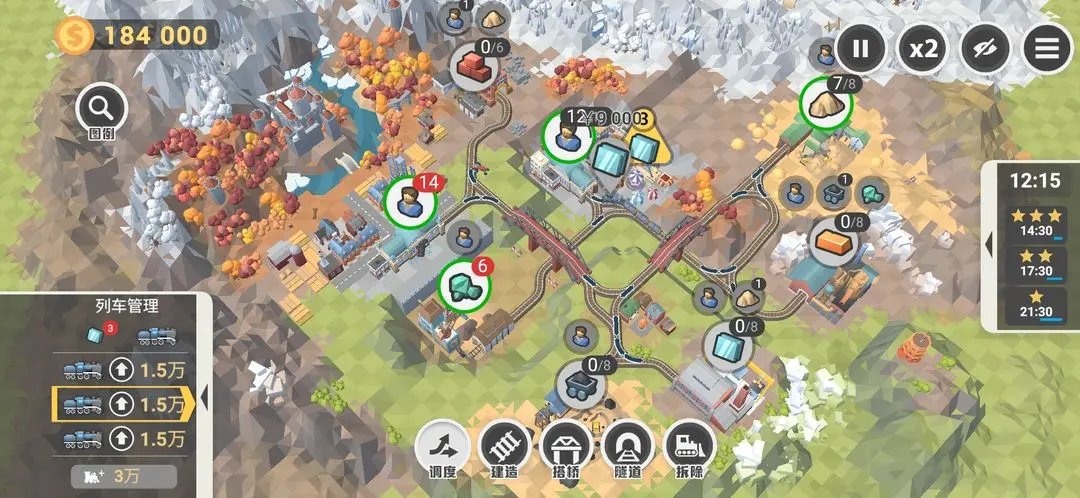Collapse the 列车管理 train management panel

(204, 398)
